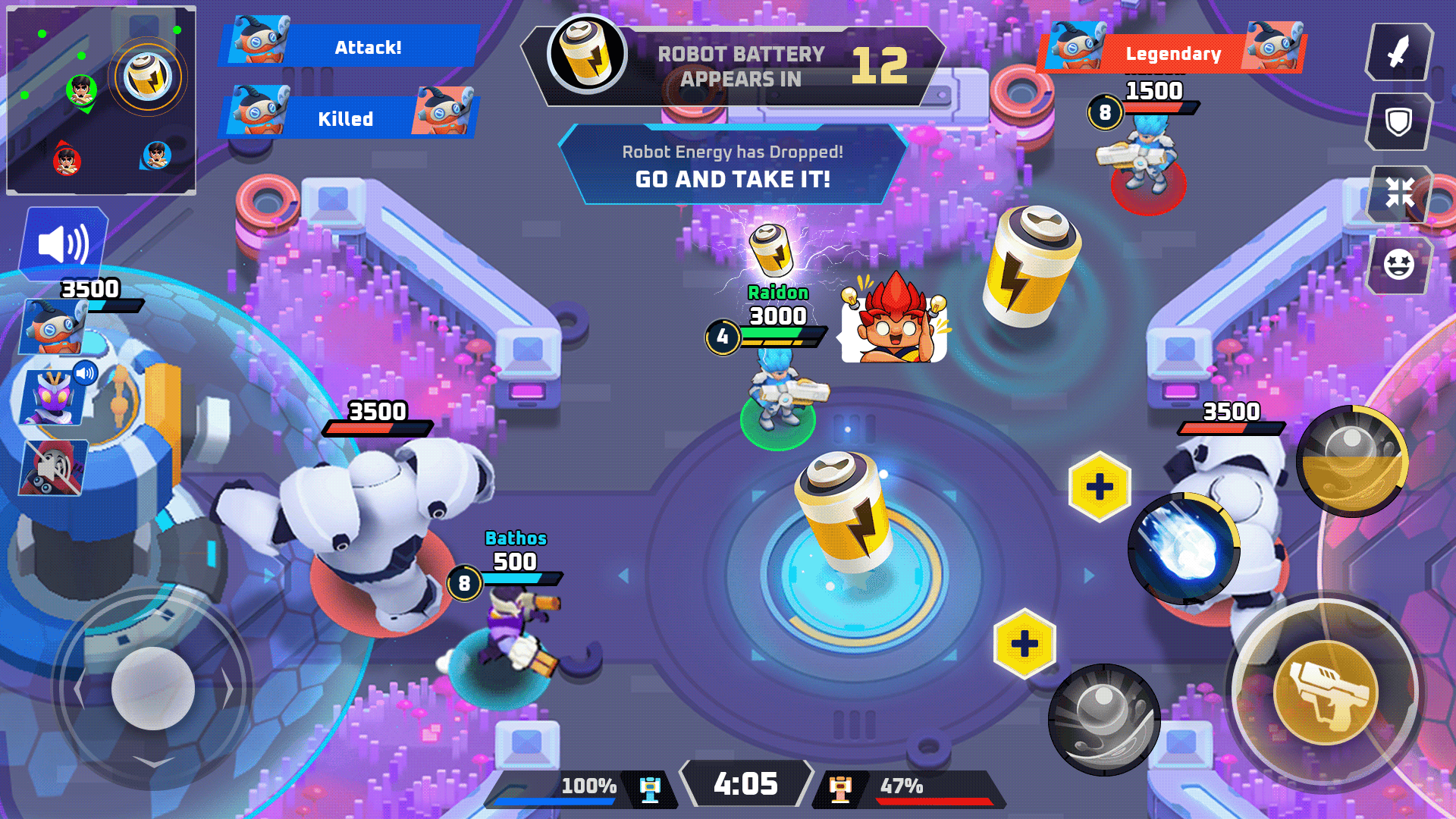This screenshot has width=1456, height=819.
Task: Tap the lower hexagonal plus upgrade
Action: [x=1024, y=644]
